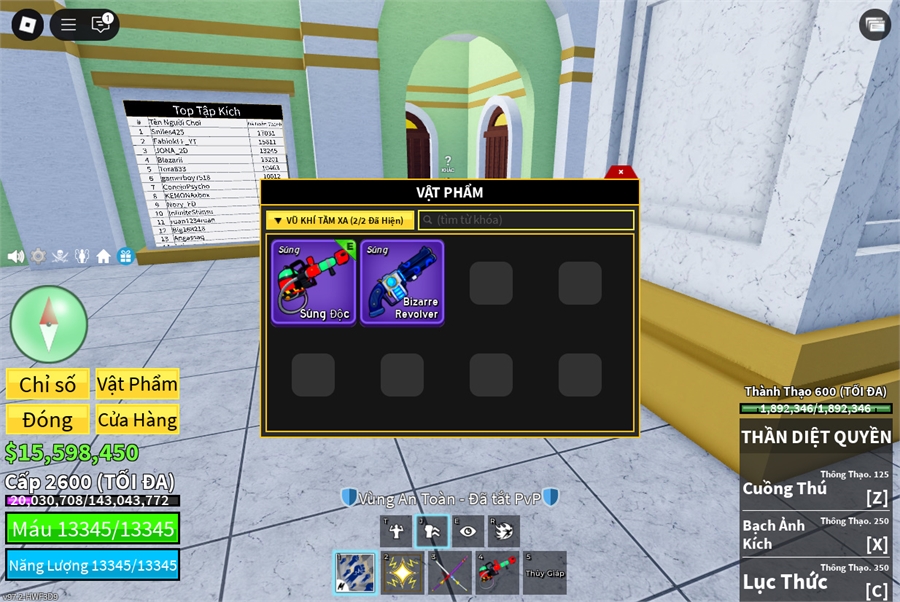Toggle the Vật Phẩm items button
Screen dimensions: 900x602
pos(137,384)
